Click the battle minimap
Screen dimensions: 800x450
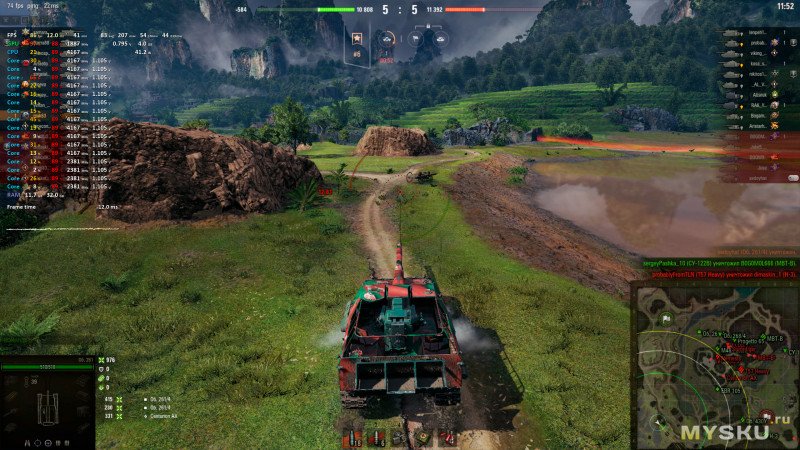click(x=714, y=365)
